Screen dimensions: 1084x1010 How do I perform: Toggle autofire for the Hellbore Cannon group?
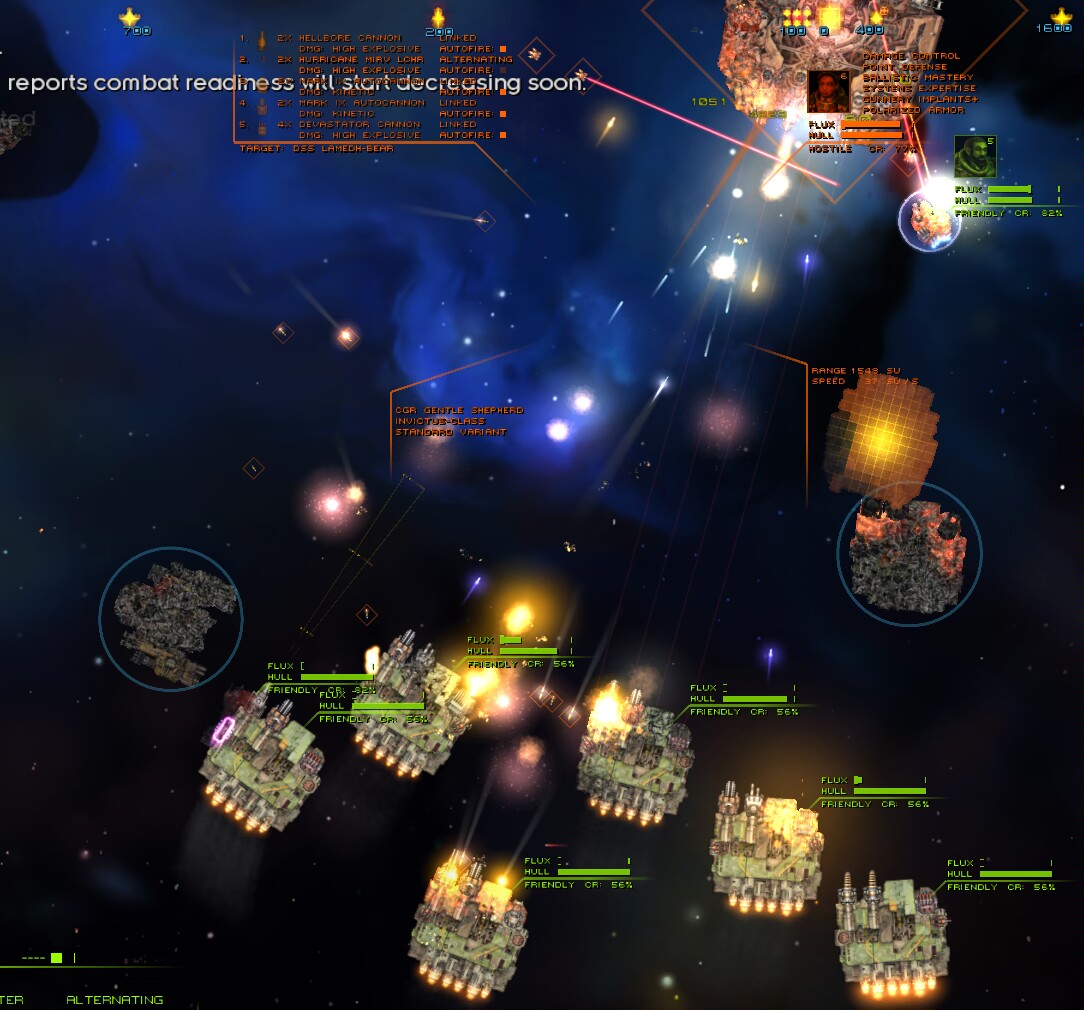tap(503, 48)
